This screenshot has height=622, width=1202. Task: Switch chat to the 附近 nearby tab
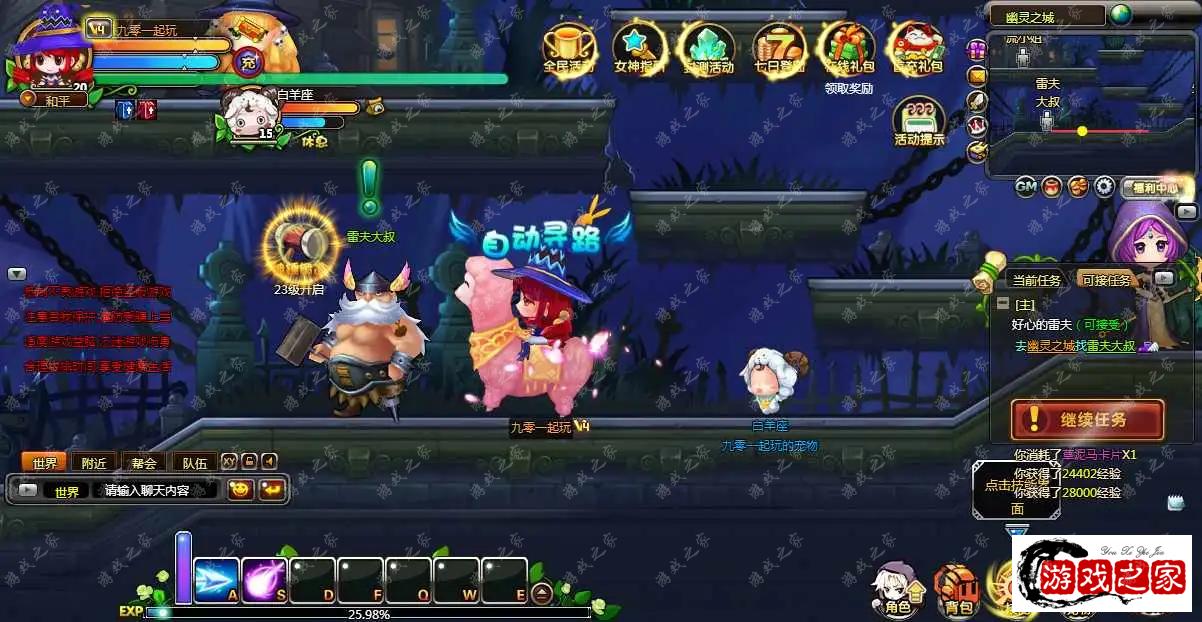tap(95, 463)
